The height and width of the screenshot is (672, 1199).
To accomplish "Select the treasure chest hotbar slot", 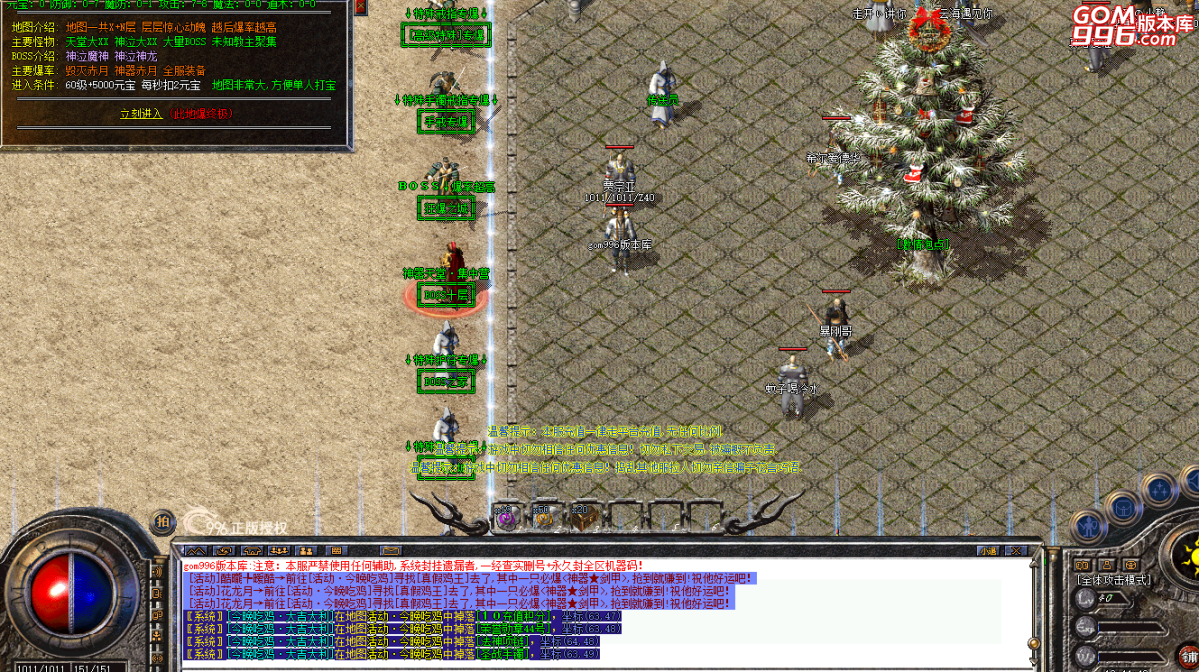I will click(583, 517).
